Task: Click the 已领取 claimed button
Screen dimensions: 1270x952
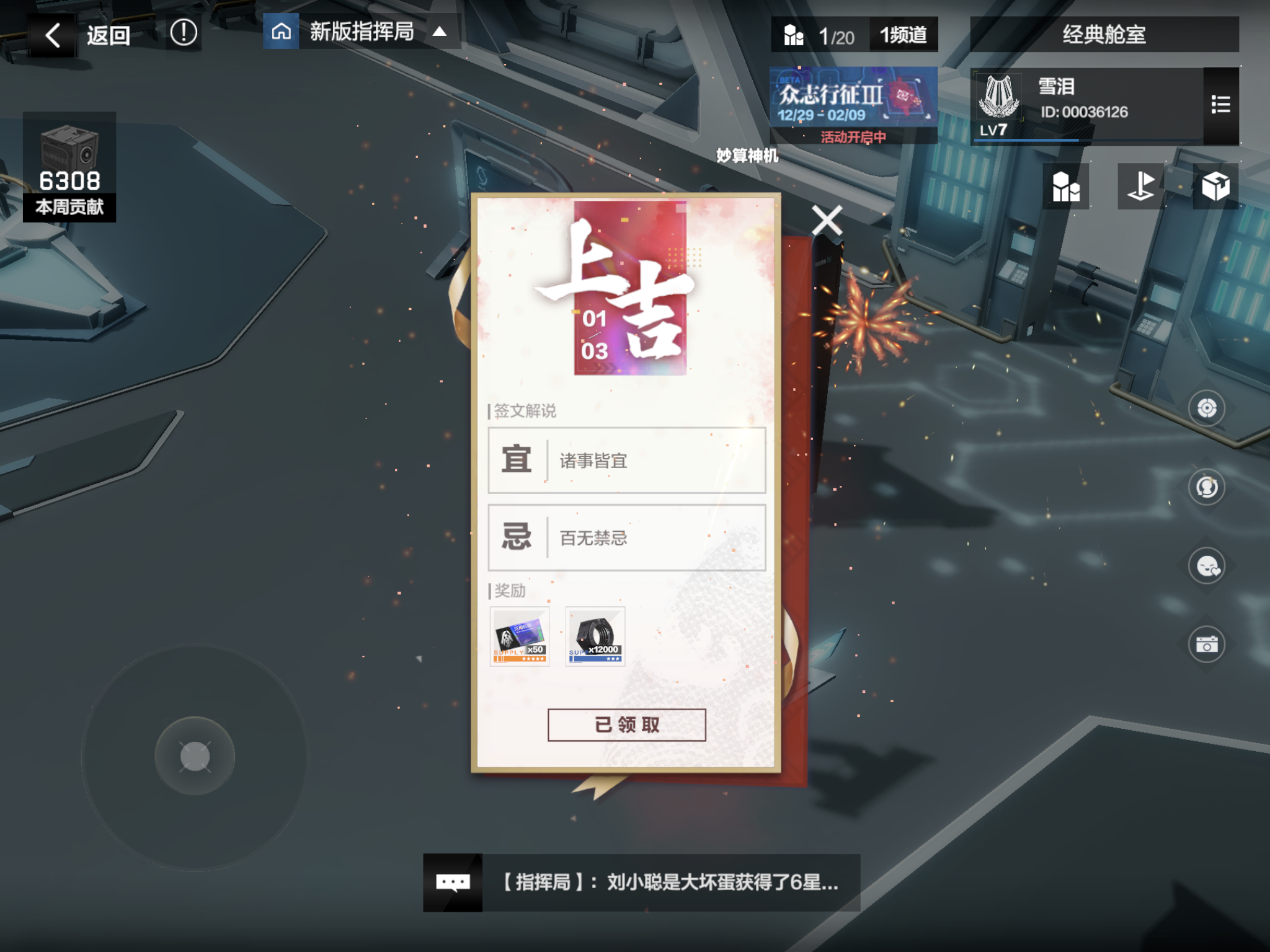Action: pyautogui.click(x=627, y=723)
